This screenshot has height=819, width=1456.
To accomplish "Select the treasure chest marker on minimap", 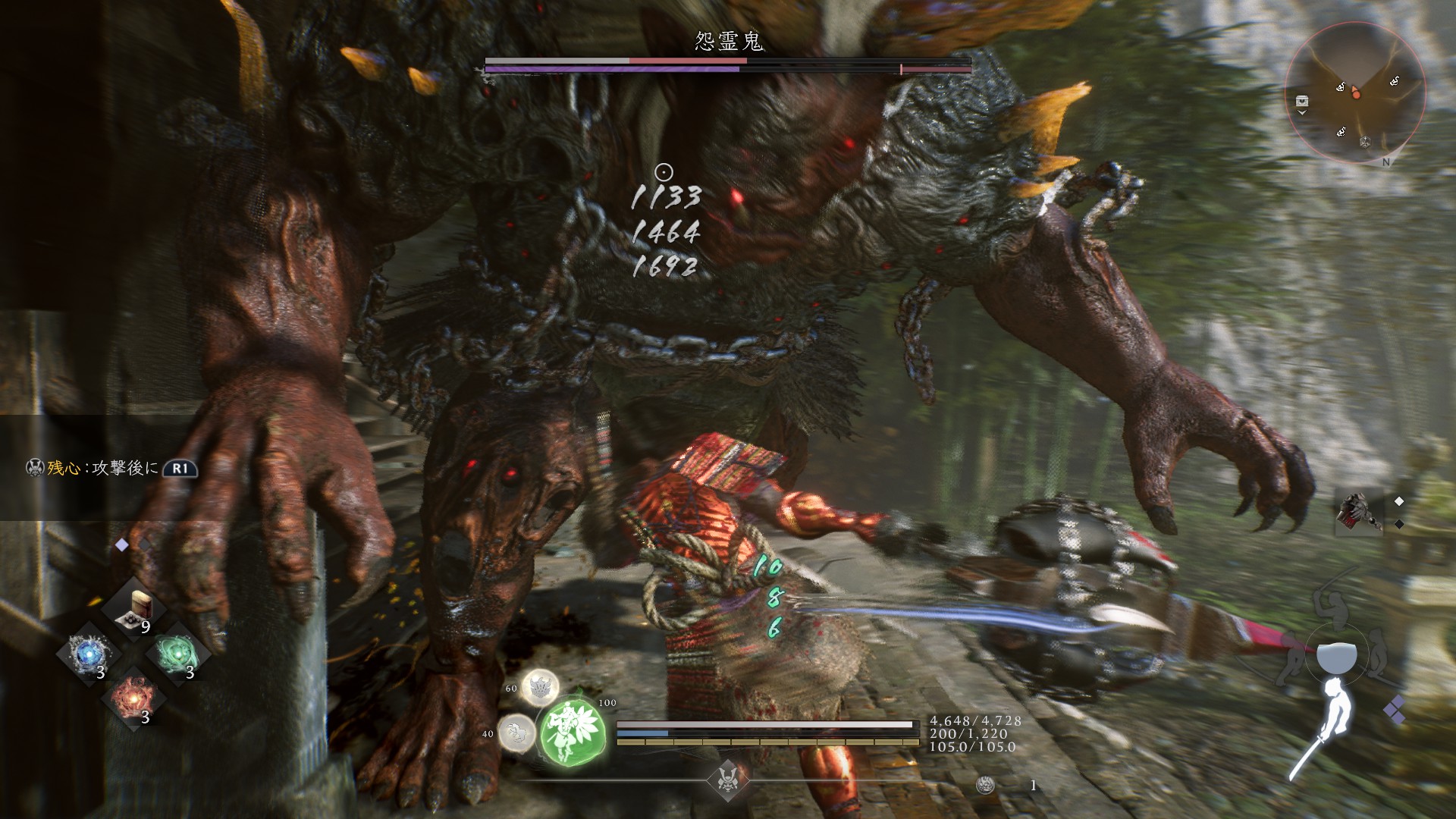I will pyautogui.click(x=1302, y=101).
